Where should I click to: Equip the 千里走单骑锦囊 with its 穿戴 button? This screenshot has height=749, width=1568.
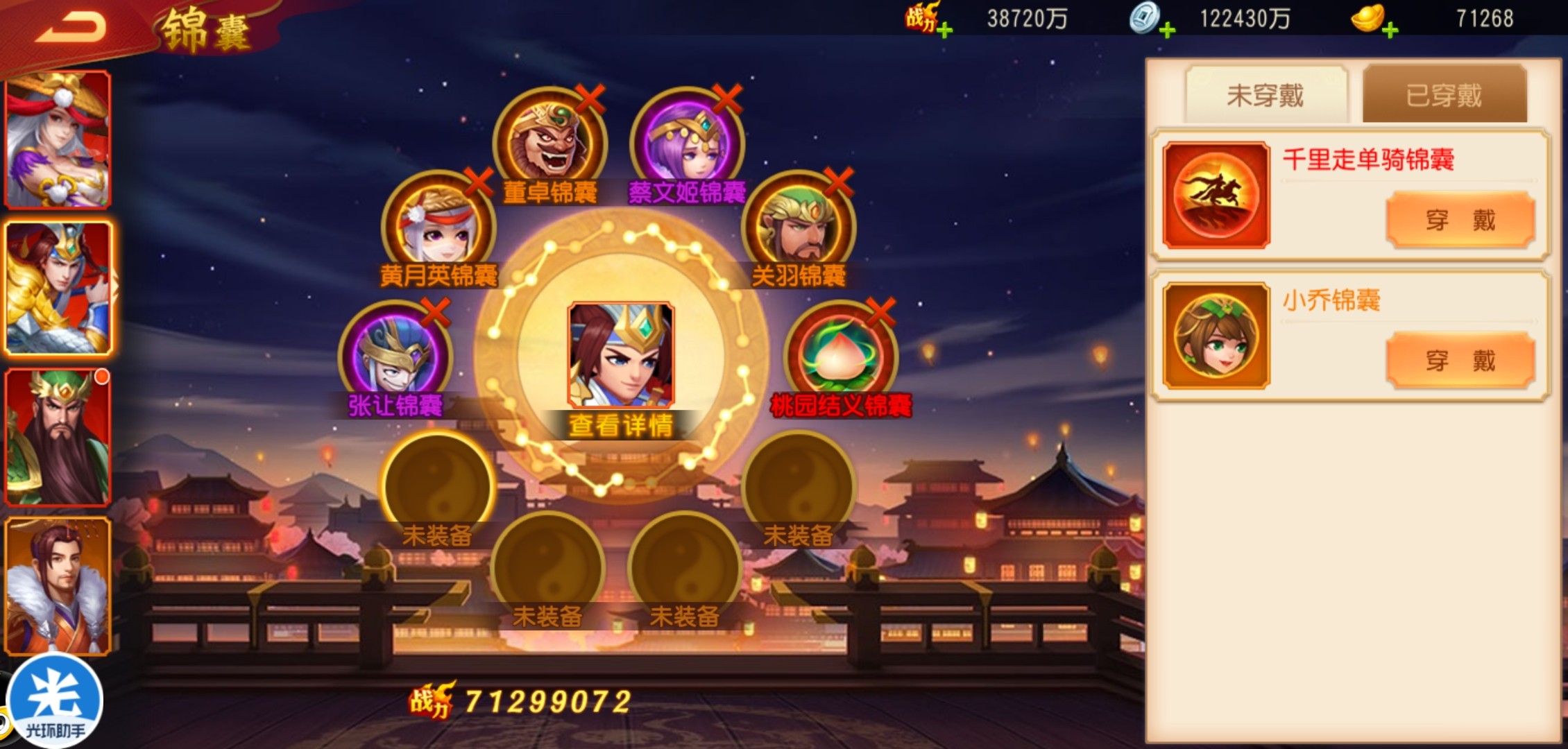click(1460, 220)
